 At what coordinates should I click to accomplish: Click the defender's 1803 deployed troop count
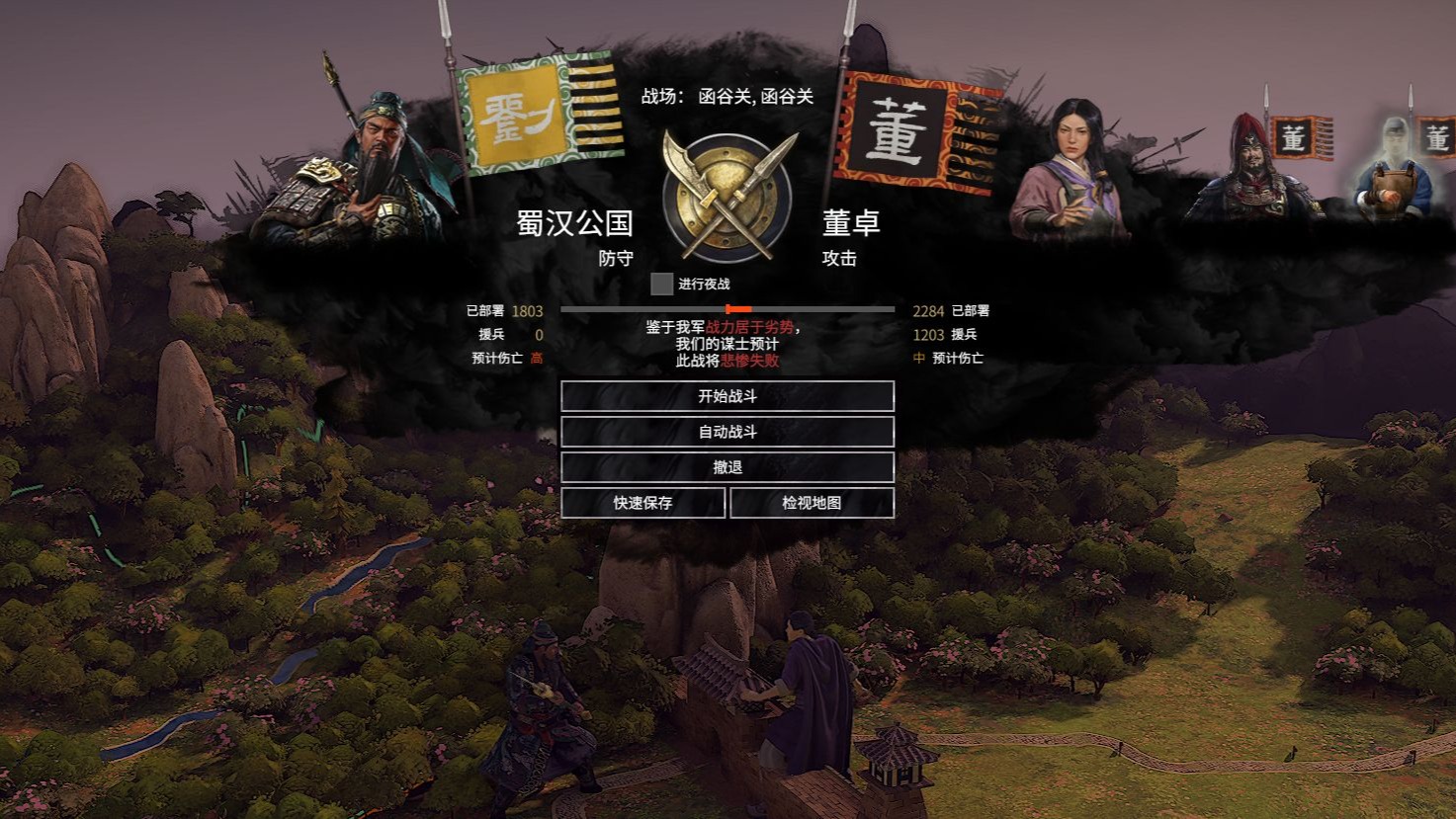(529, 310)
